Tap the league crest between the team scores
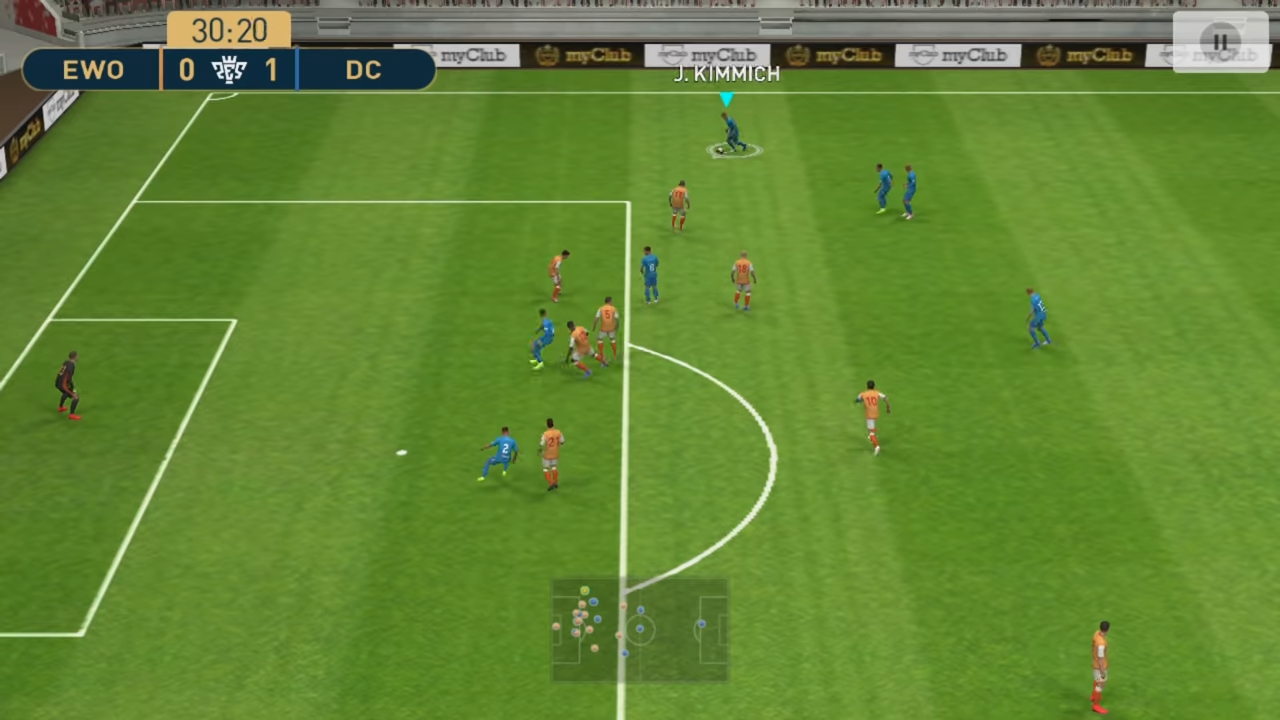The width and height of the screenshot is (1280, 720). click(228, 70)
